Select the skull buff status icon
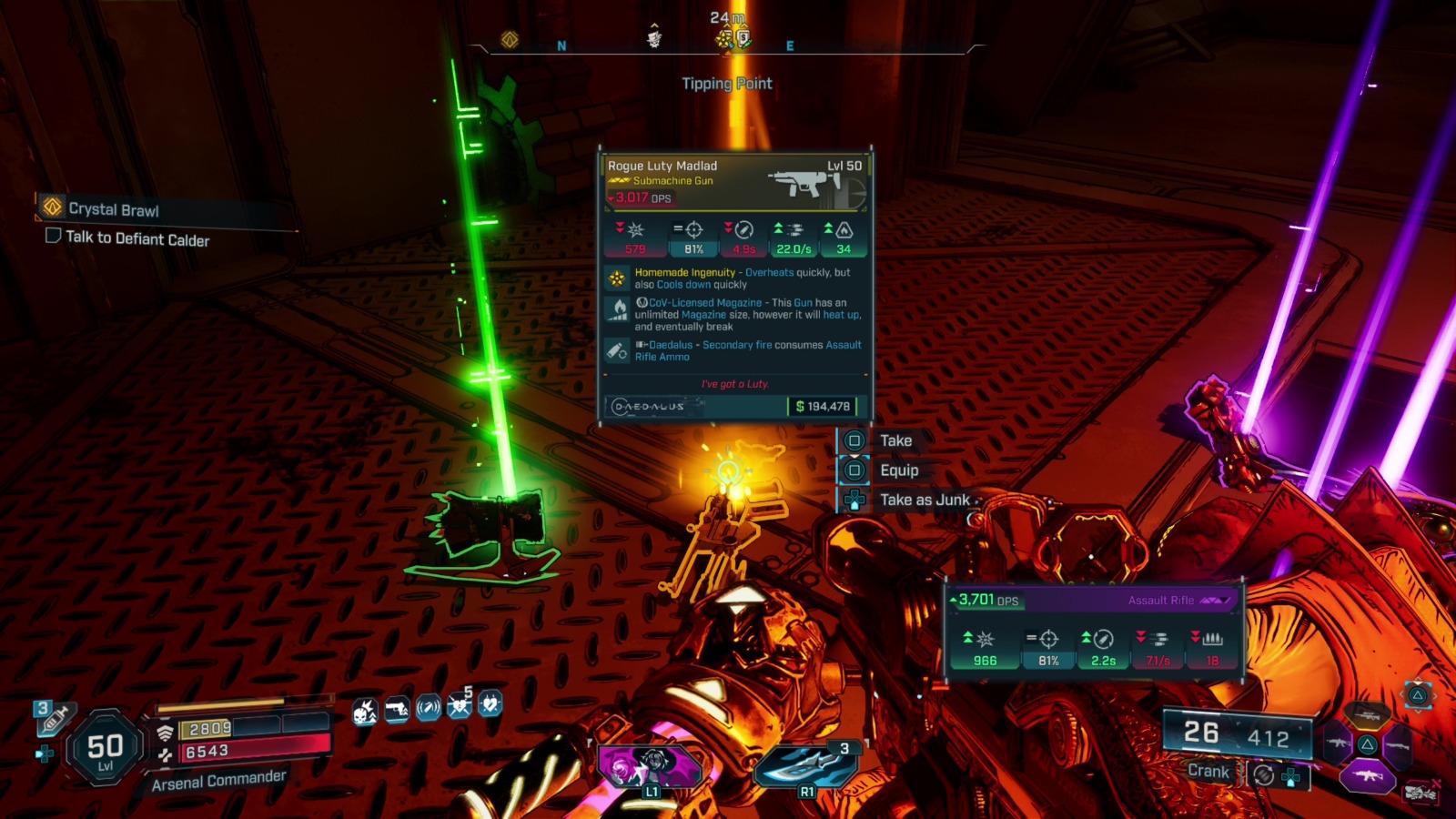1456x819 pixels. [x=365, y=711]
